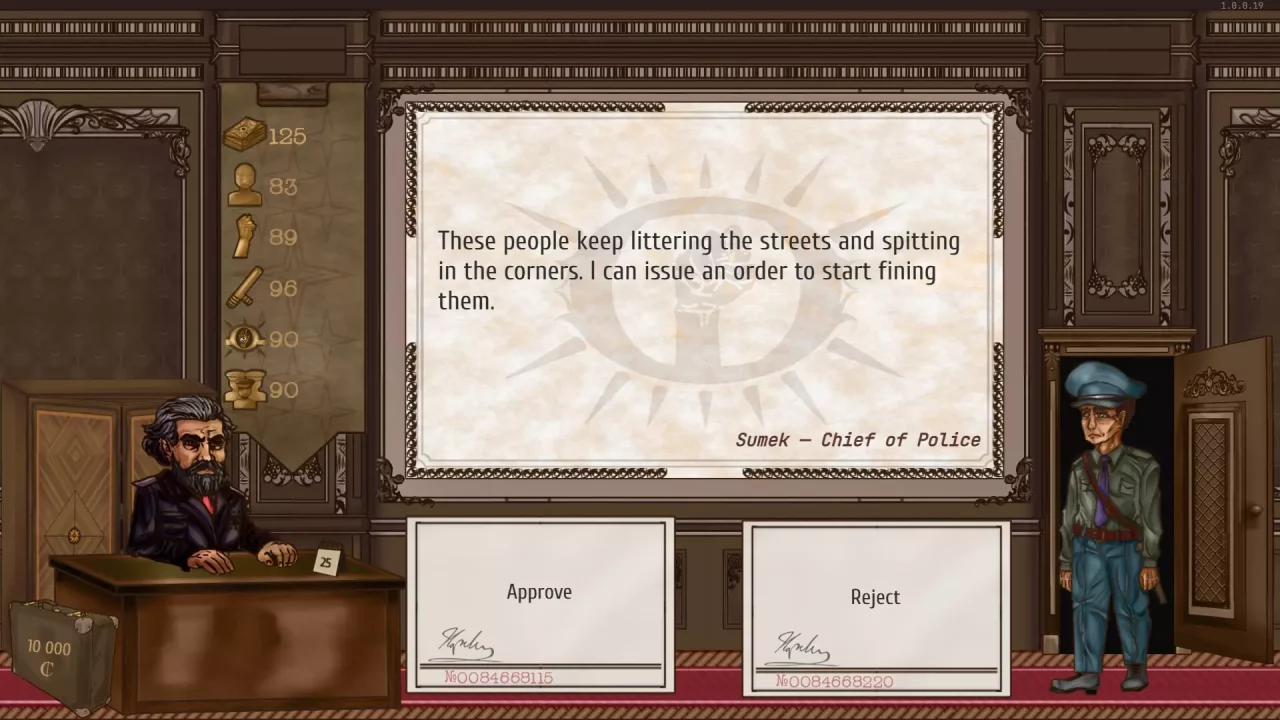Select the raised fist stat icon showing 89
This screenshot has width=1280, height=720.
point(243,237)
